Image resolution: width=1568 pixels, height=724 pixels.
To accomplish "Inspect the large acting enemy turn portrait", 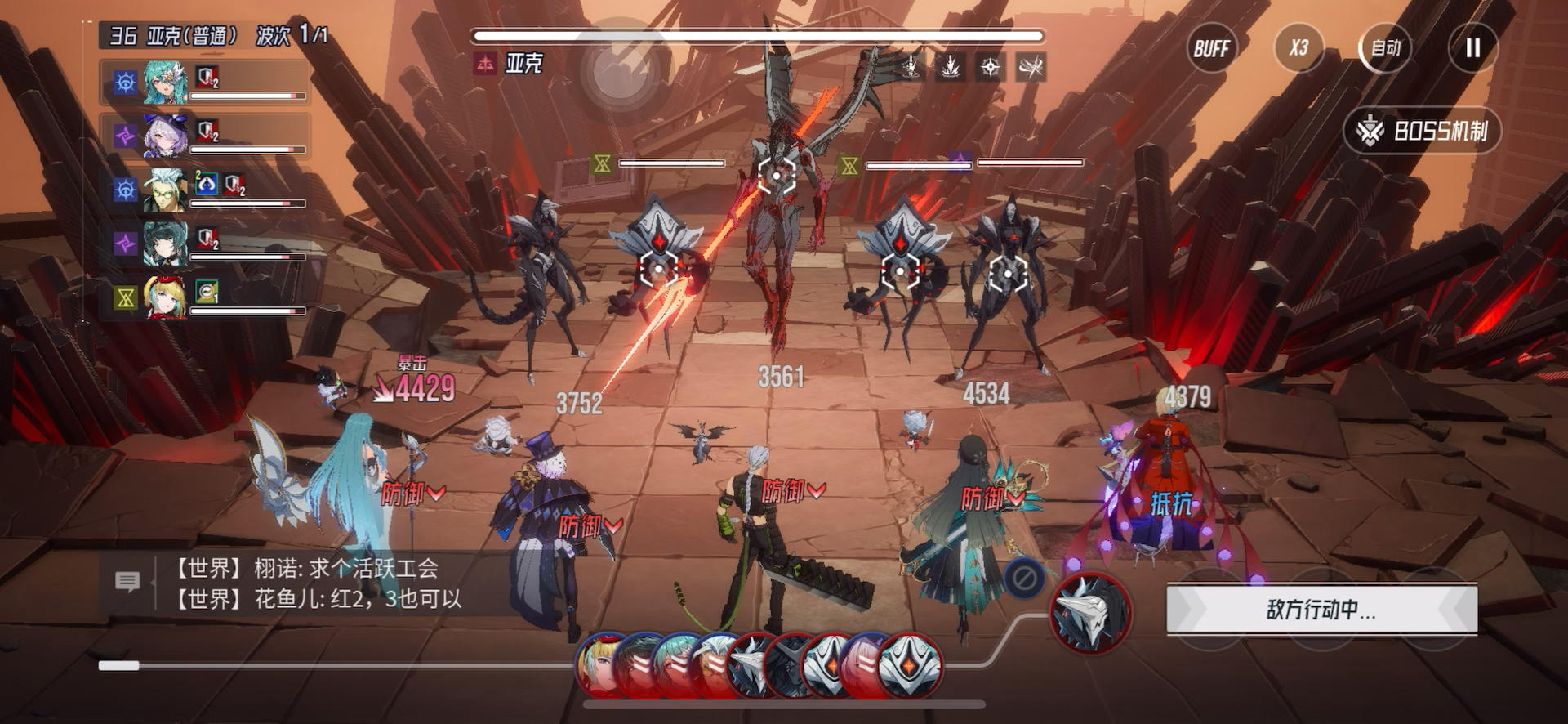I will (1090, 612).
